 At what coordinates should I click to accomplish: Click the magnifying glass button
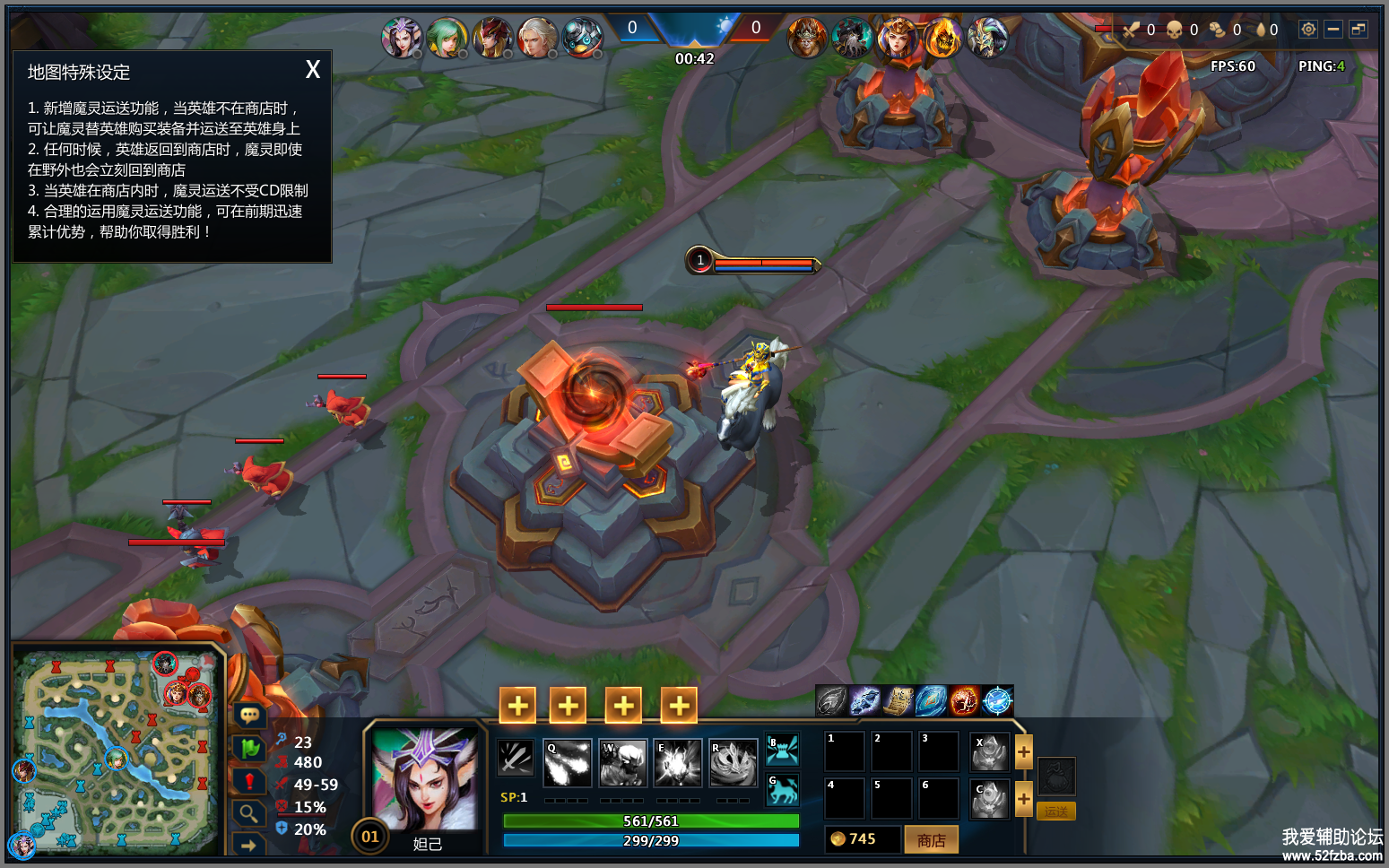248,813
